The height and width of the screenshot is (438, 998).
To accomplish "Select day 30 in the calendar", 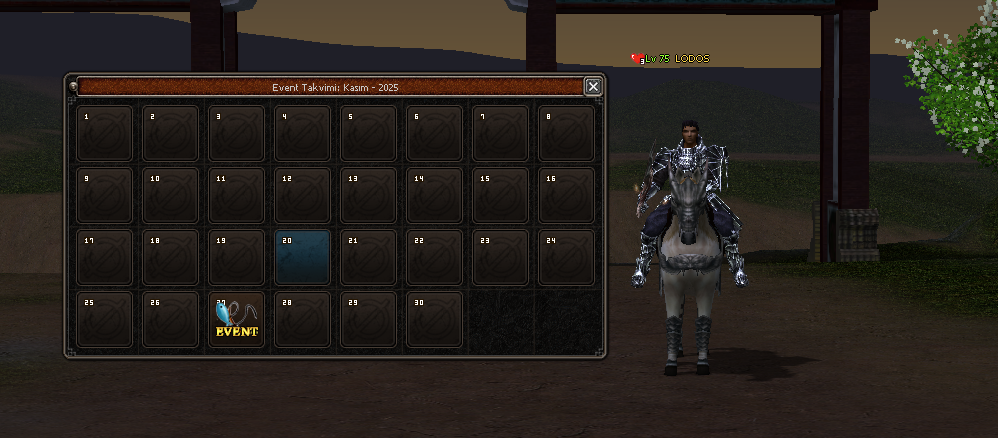I will click(435, 319).
